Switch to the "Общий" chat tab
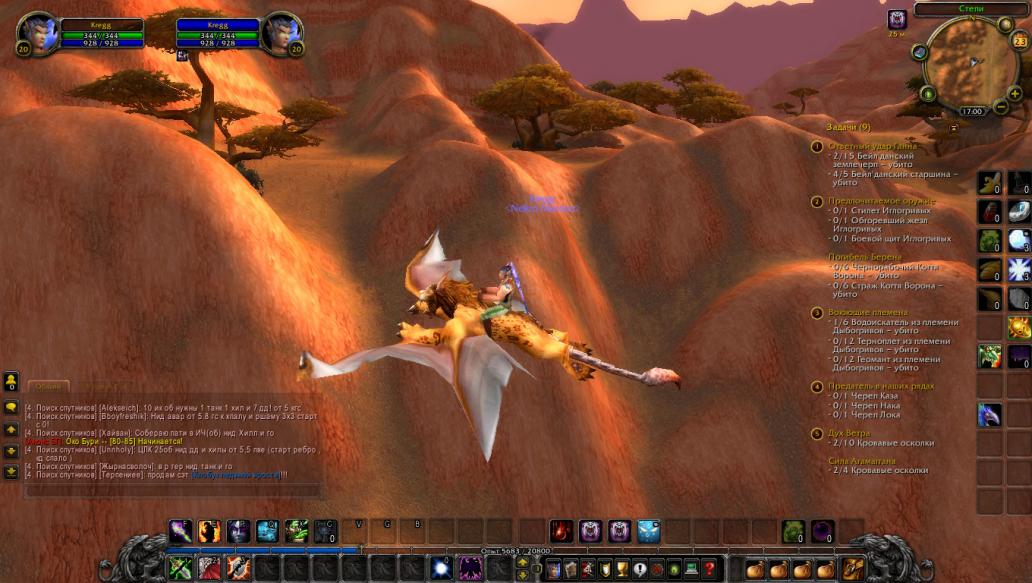 point(47,386)
